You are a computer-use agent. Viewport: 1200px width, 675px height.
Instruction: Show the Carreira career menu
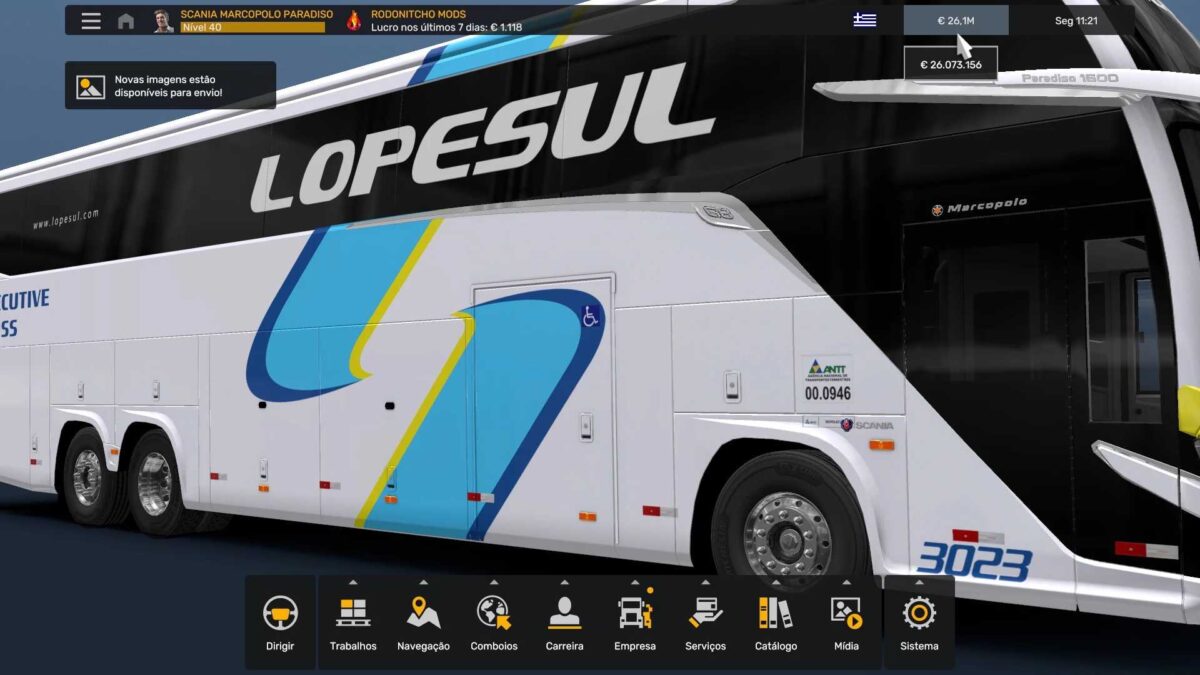[564, 622]
